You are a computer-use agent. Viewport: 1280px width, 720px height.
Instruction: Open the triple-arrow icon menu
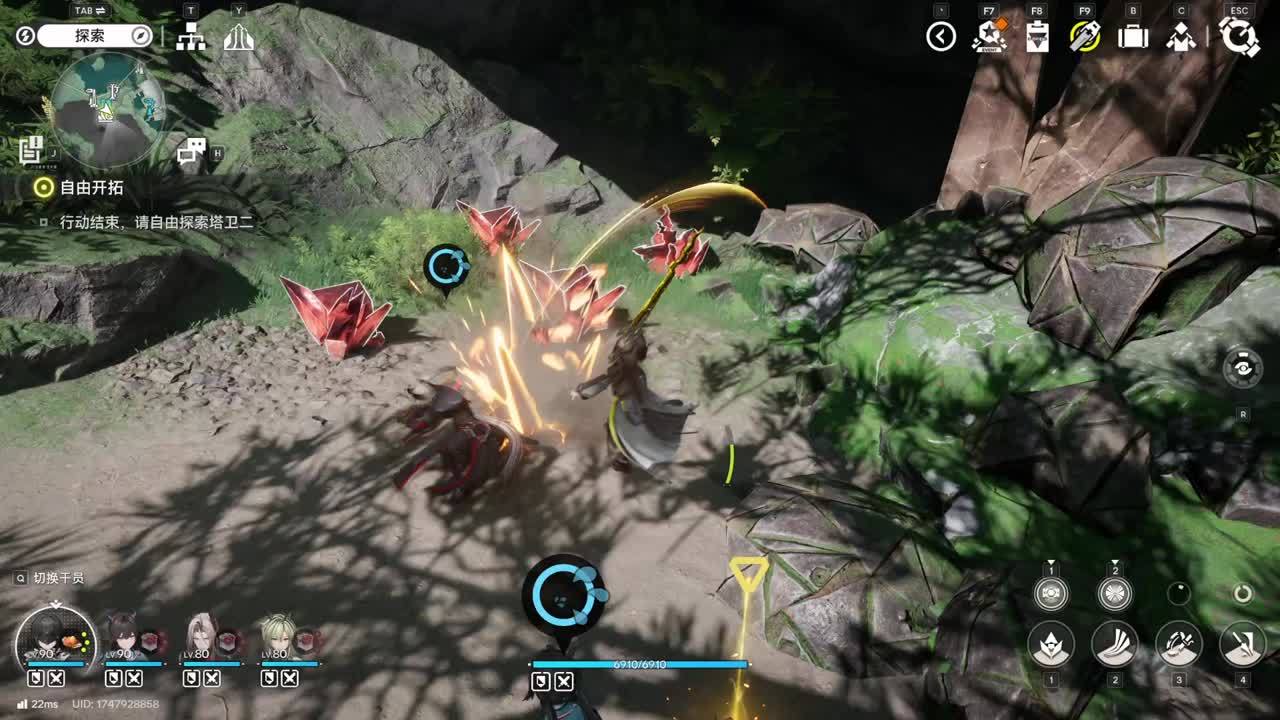[x=238, y=37]
